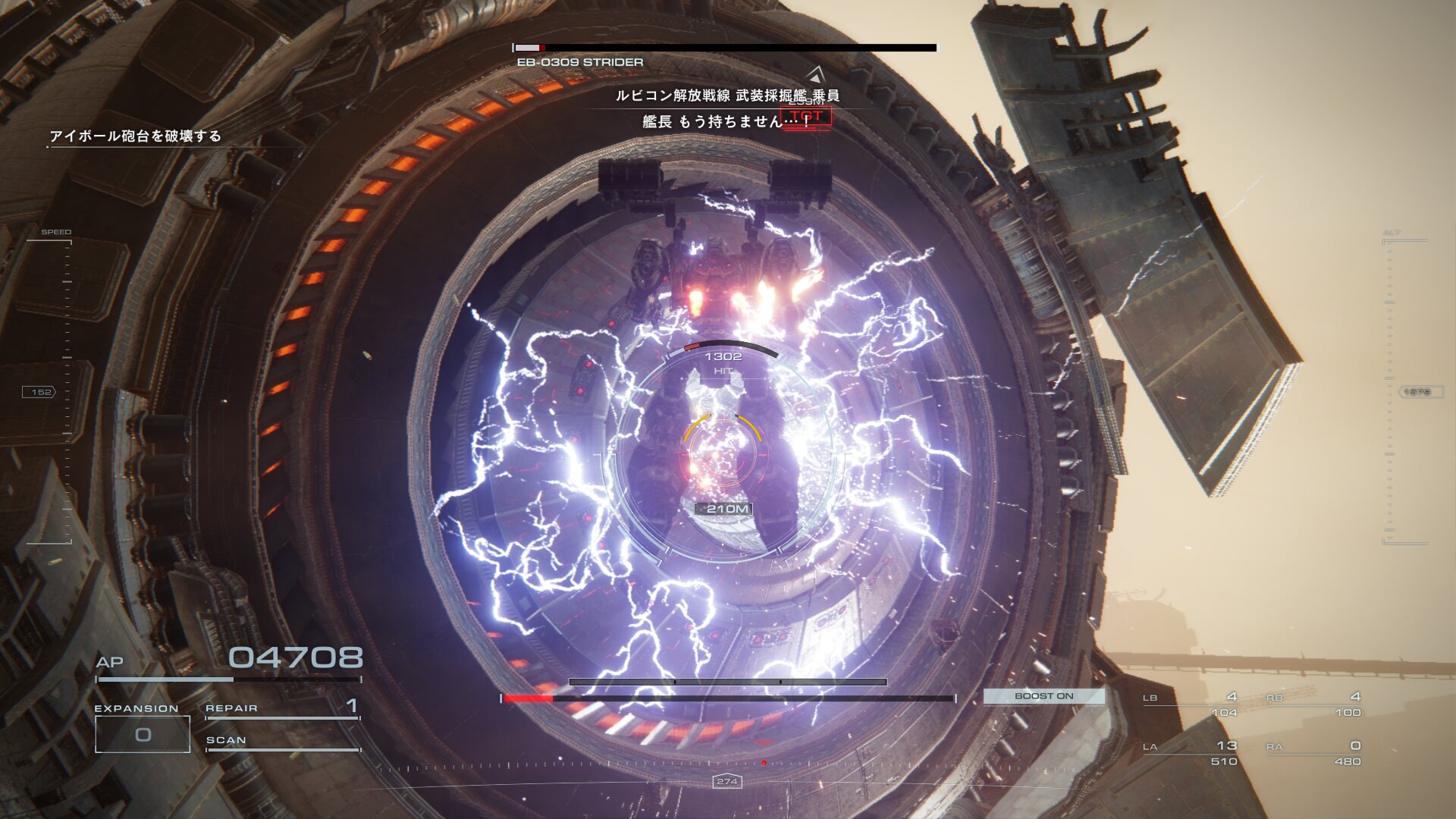Choose the RA arm weapon slot
The width and height of the screenshot is (1456, 819).
[1315, 753]
